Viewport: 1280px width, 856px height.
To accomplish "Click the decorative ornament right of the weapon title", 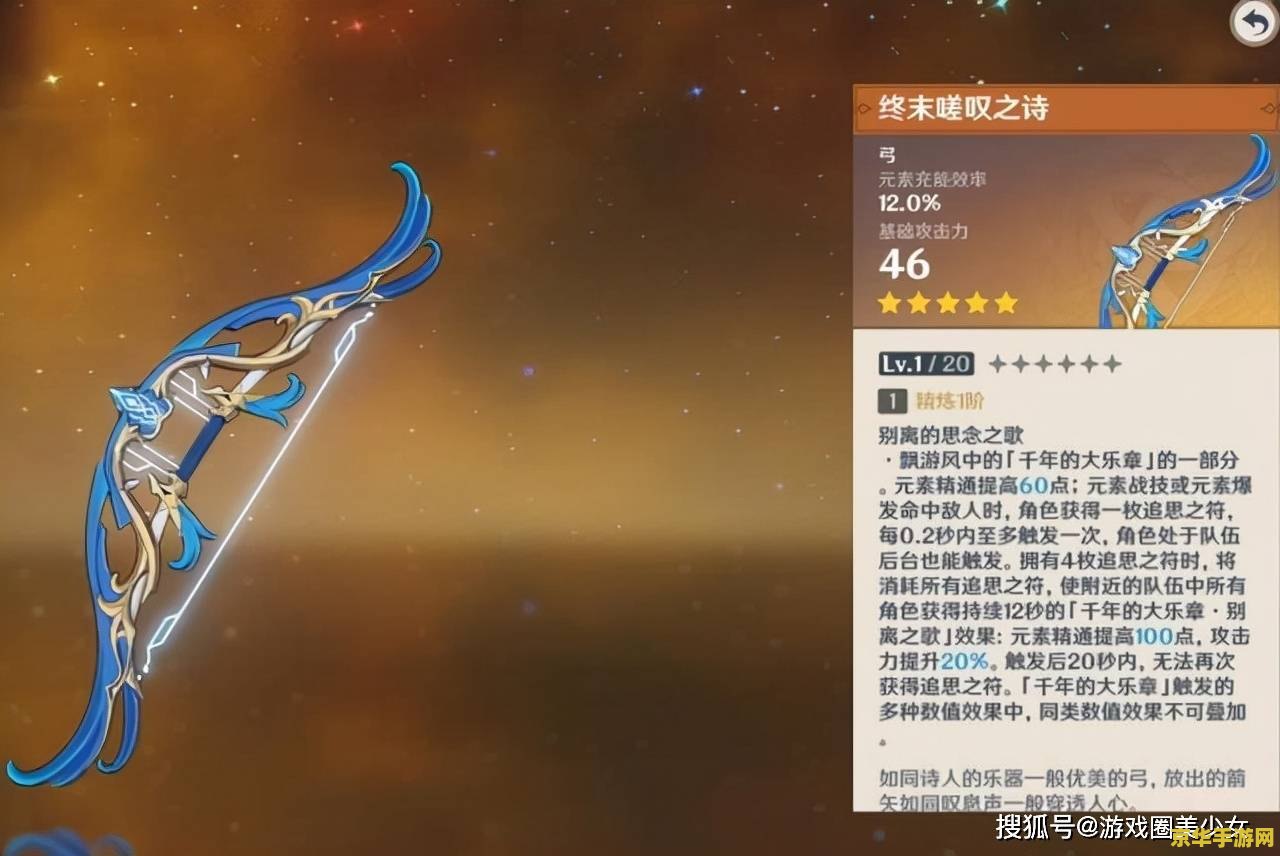I will coord(1268,107).
